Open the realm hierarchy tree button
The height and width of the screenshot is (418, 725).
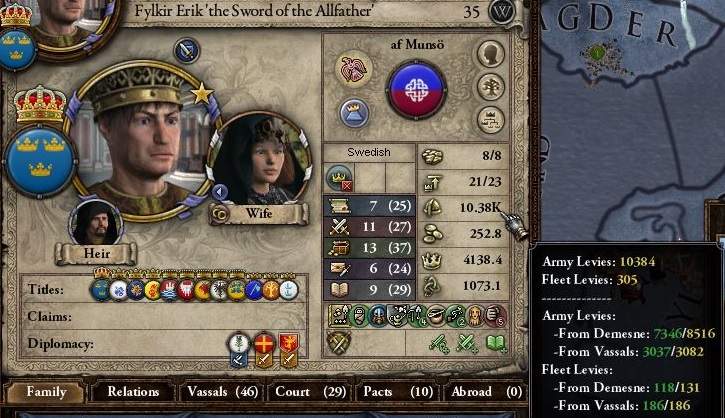click(x=489, y=119)
